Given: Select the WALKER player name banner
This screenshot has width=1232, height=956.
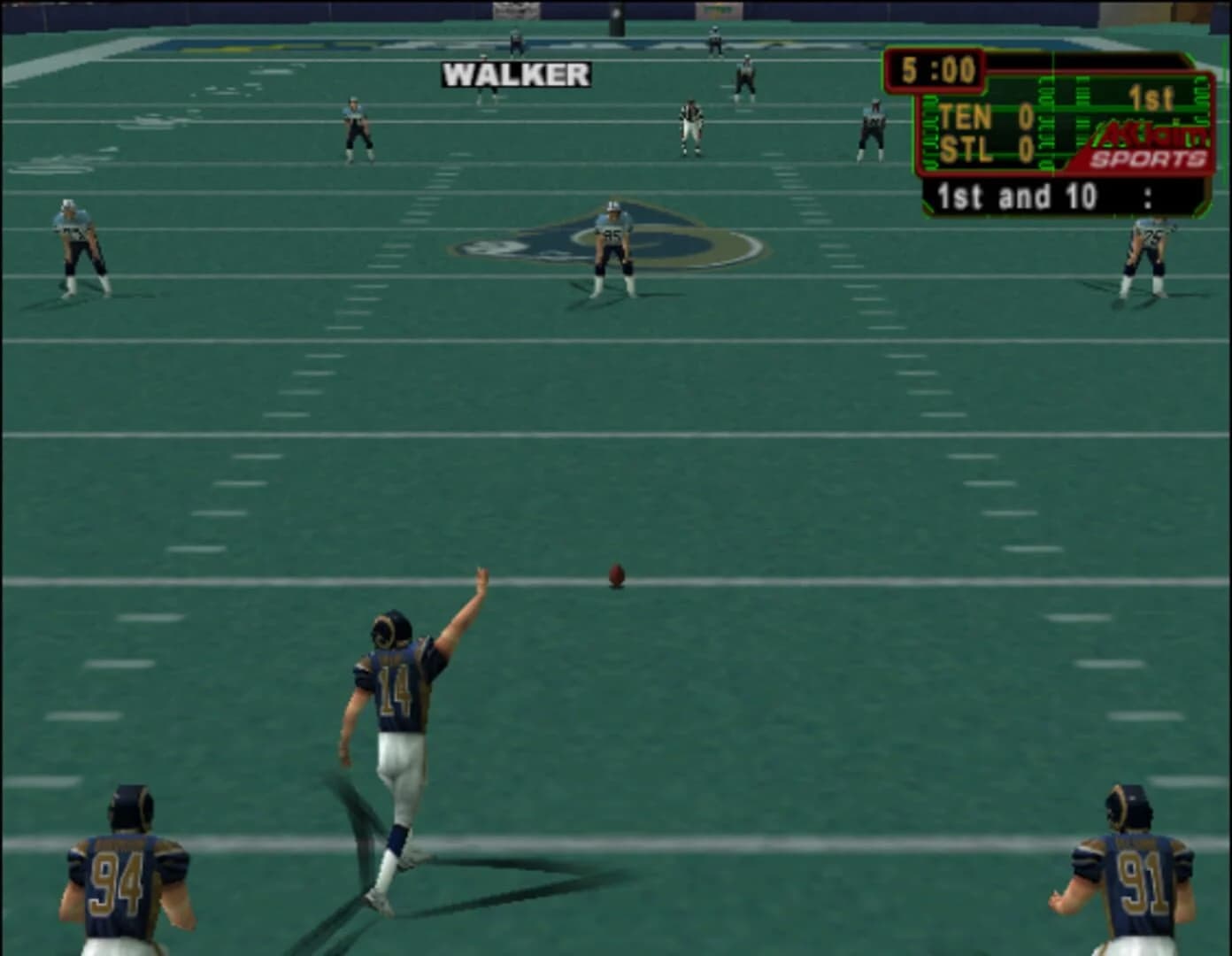Looking at the screenshot, I should point(516,74).
